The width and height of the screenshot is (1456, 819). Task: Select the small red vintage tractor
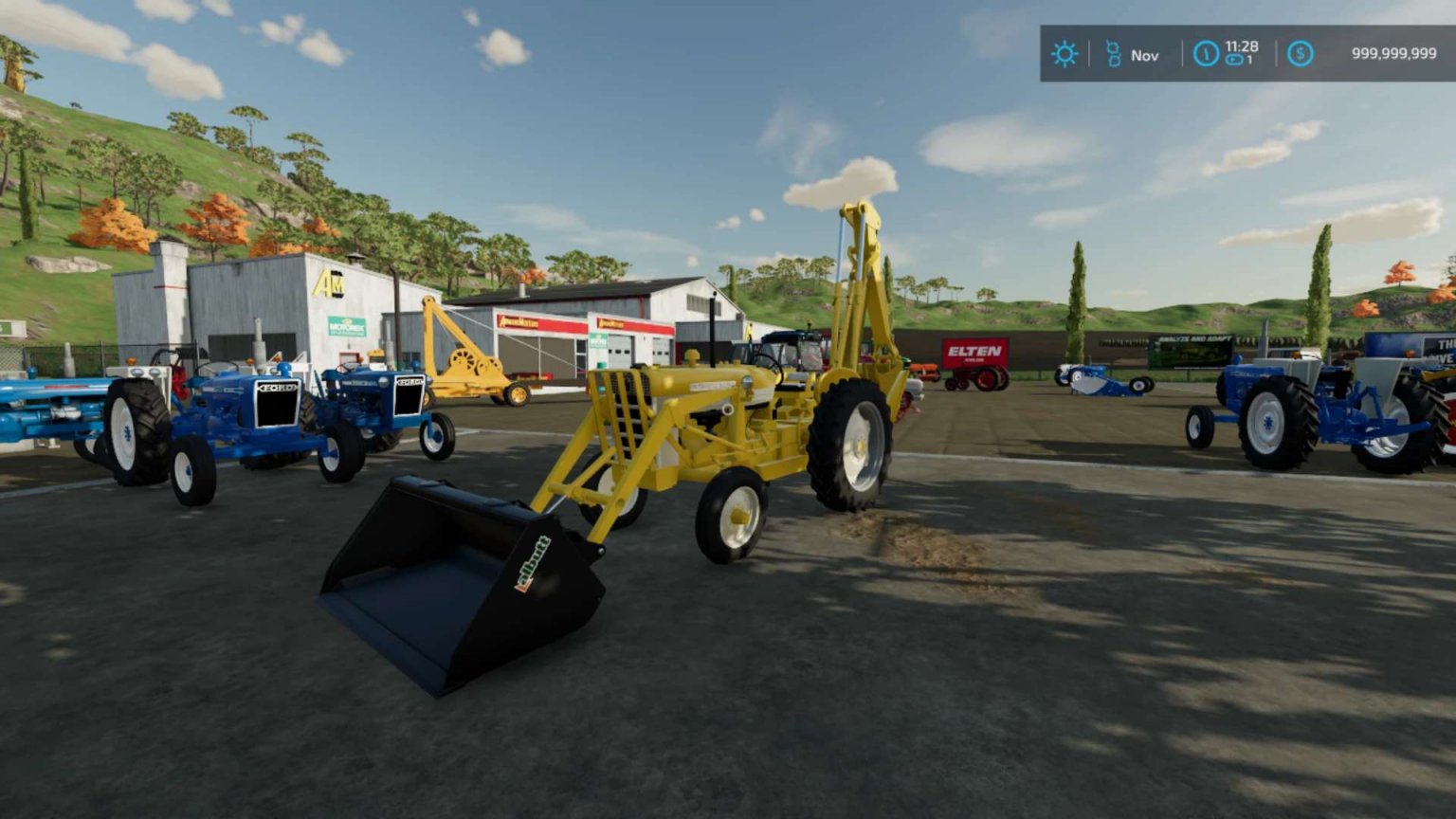tap(976, 379)
